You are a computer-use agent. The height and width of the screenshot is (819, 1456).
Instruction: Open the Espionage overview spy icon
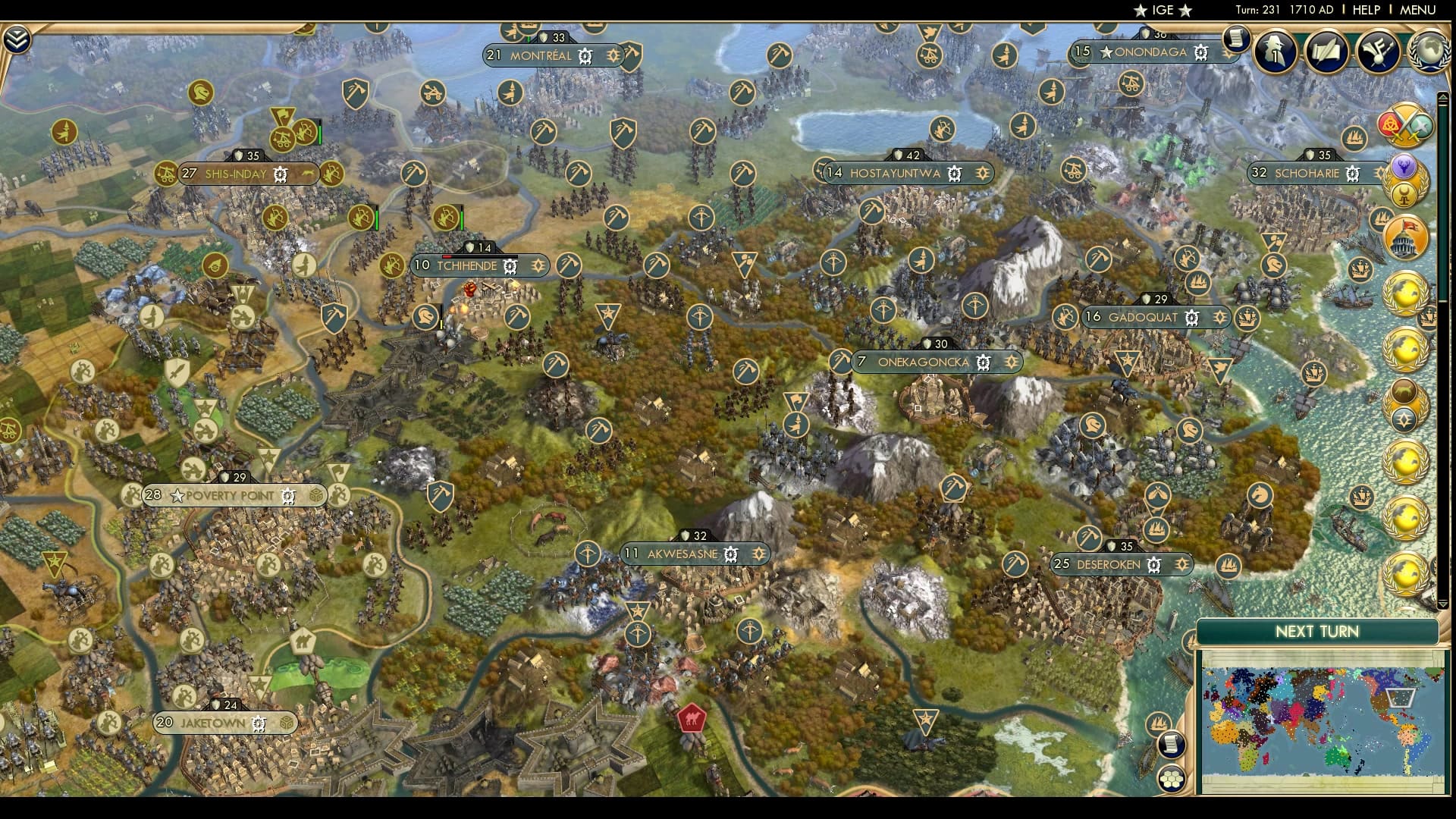[x=1276, y=50]
